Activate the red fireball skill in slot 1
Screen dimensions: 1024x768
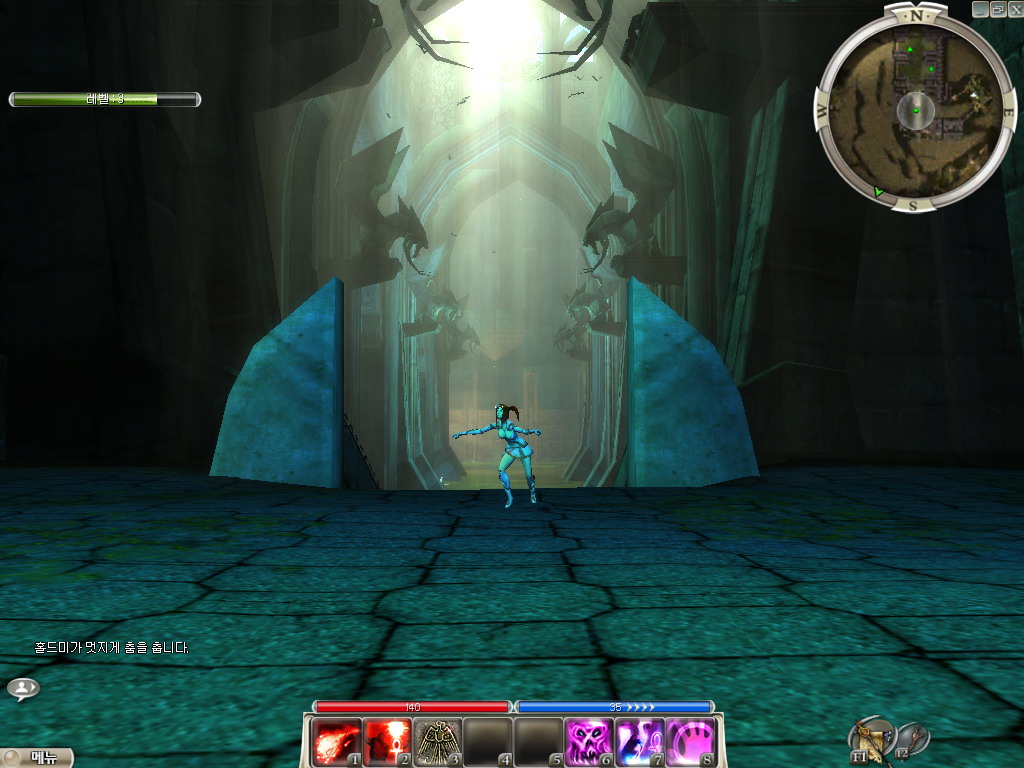coord(337,742)
